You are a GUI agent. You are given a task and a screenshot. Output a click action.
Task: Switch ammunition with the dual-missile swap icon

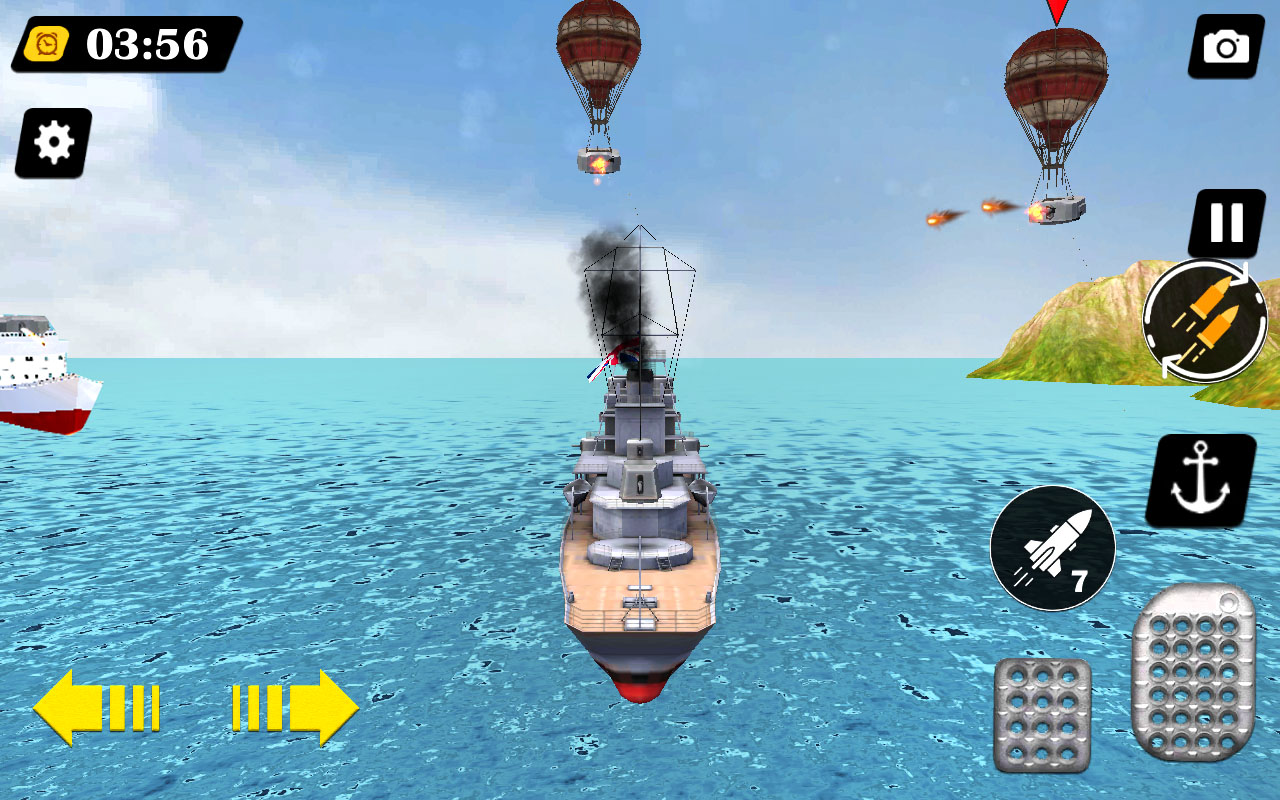[1204, 320]
